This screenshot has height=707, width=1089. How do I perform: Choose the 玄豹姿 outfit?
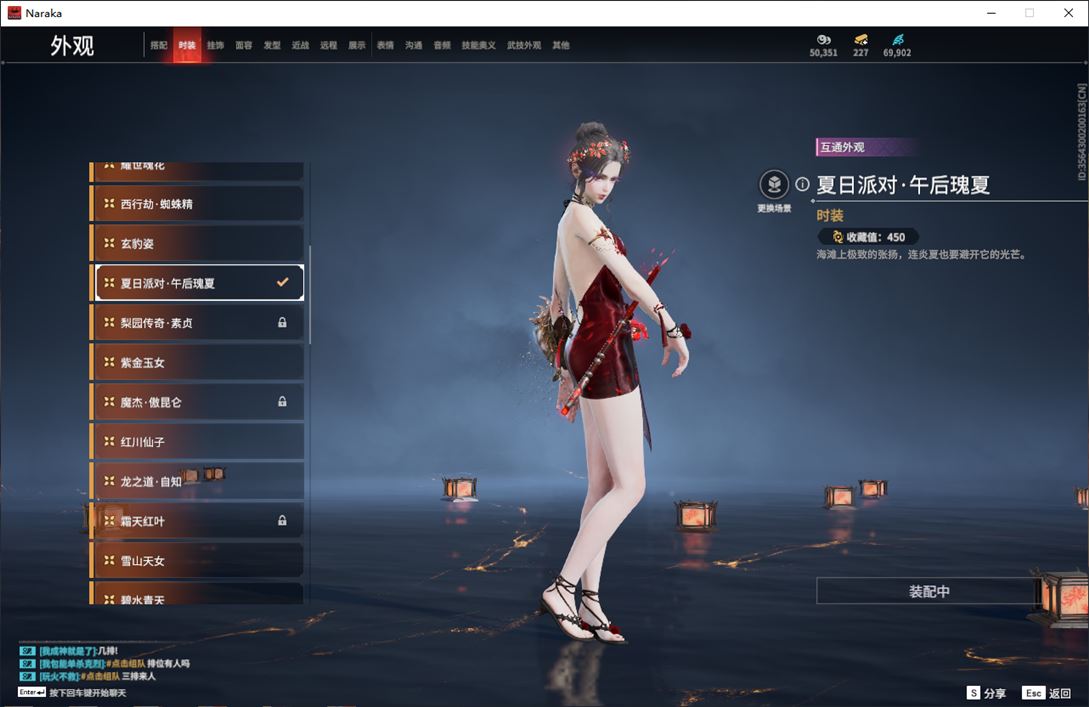click(198, 244)
